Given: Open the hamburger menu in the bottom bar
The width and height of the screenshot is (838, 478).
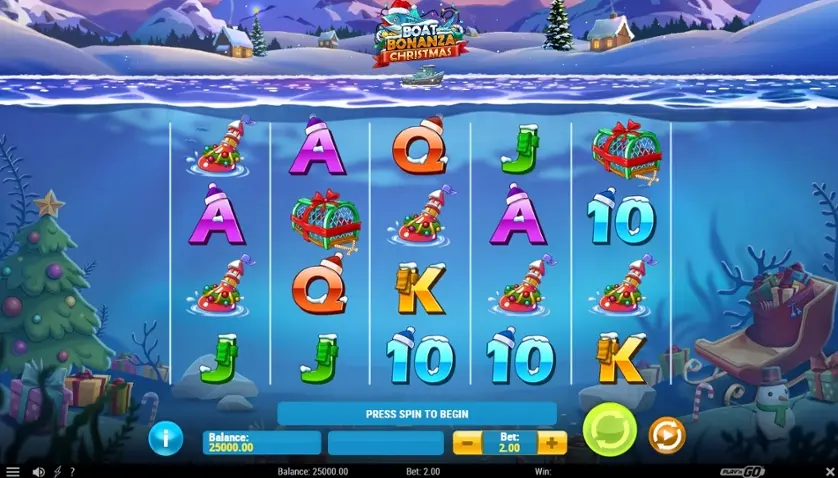Looking at the screenshot, I should (x=12, y=471).
